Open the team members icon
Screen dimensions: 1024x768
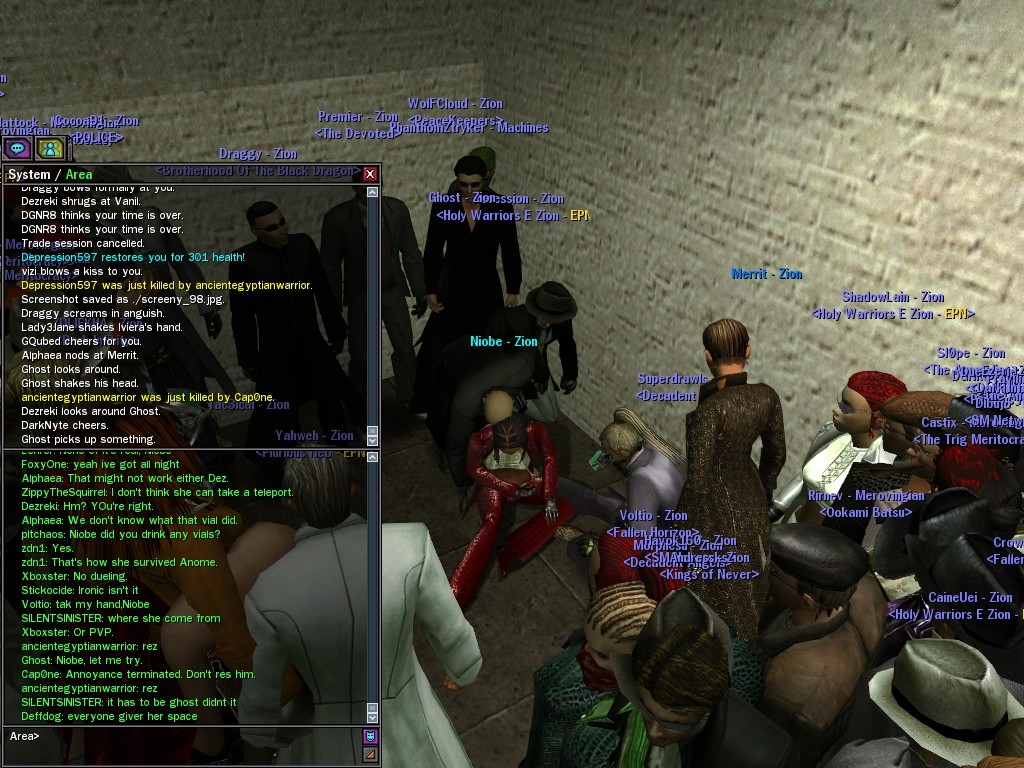[50, 148]
